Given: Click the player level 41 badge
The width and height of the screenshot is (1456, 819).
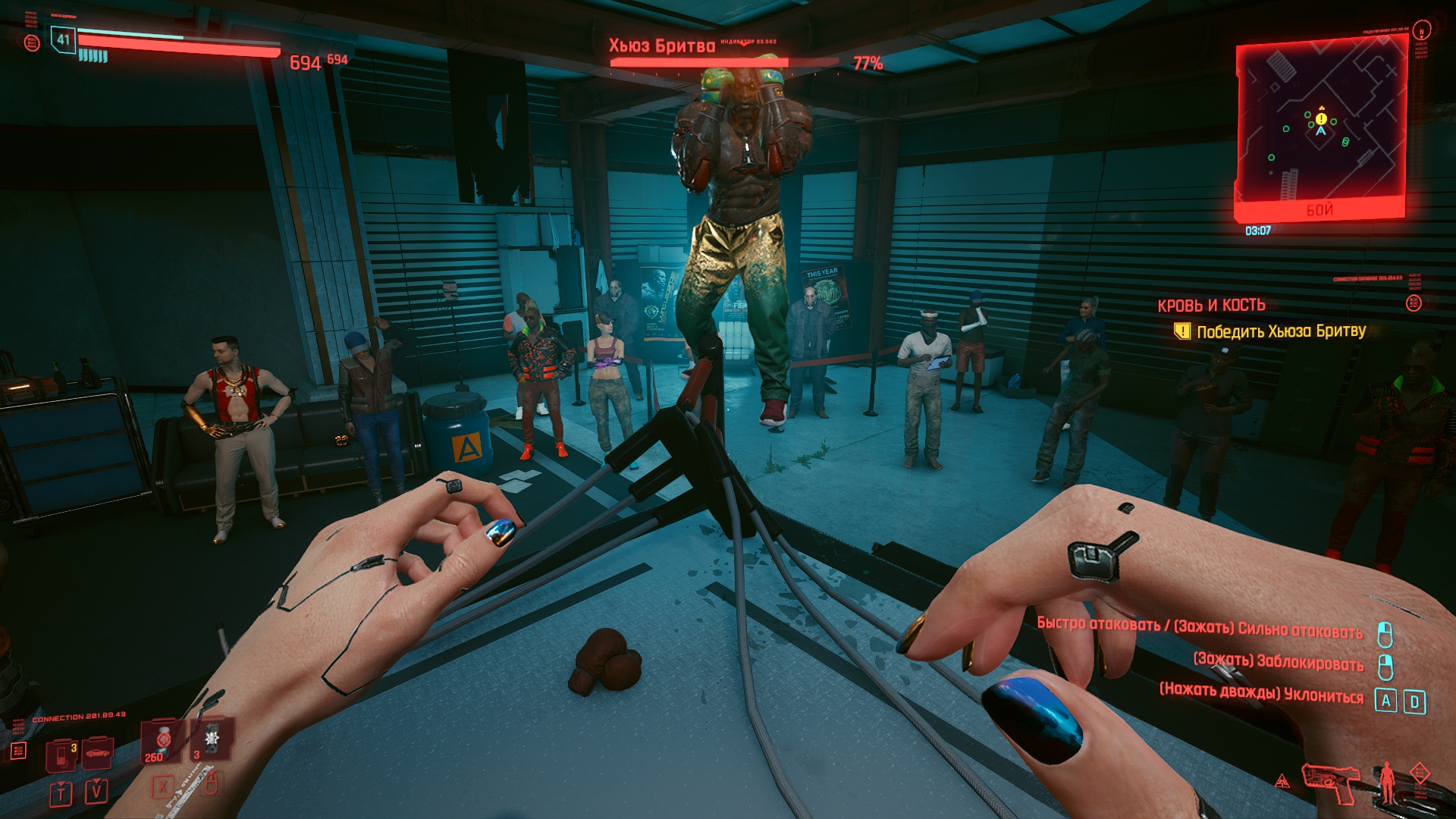Looking at the screenshot, I should click(63, 40).
